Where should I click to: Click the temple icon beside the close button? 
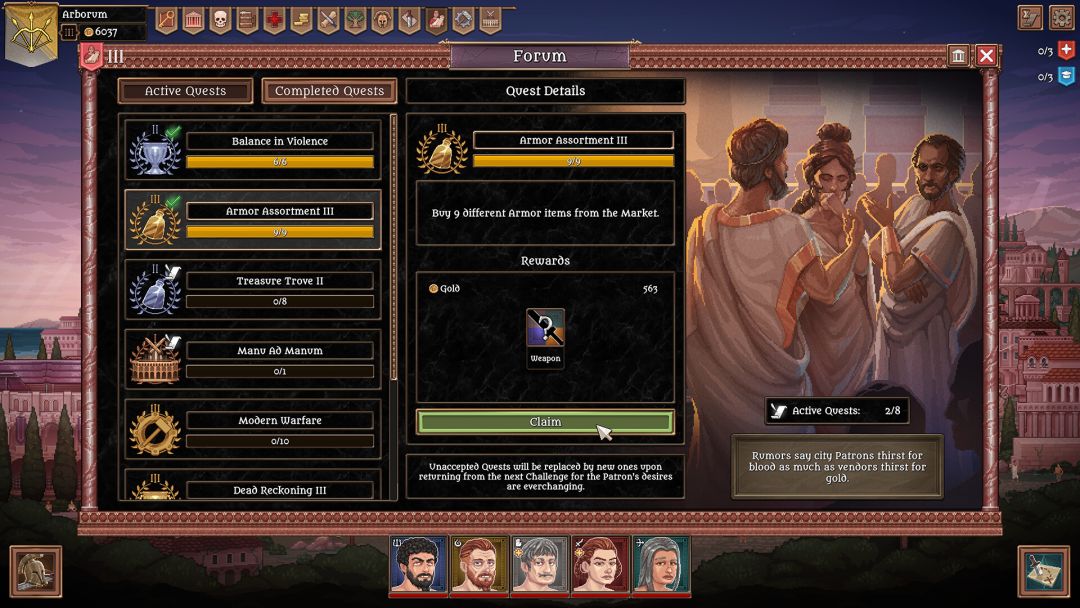point(958,56)
